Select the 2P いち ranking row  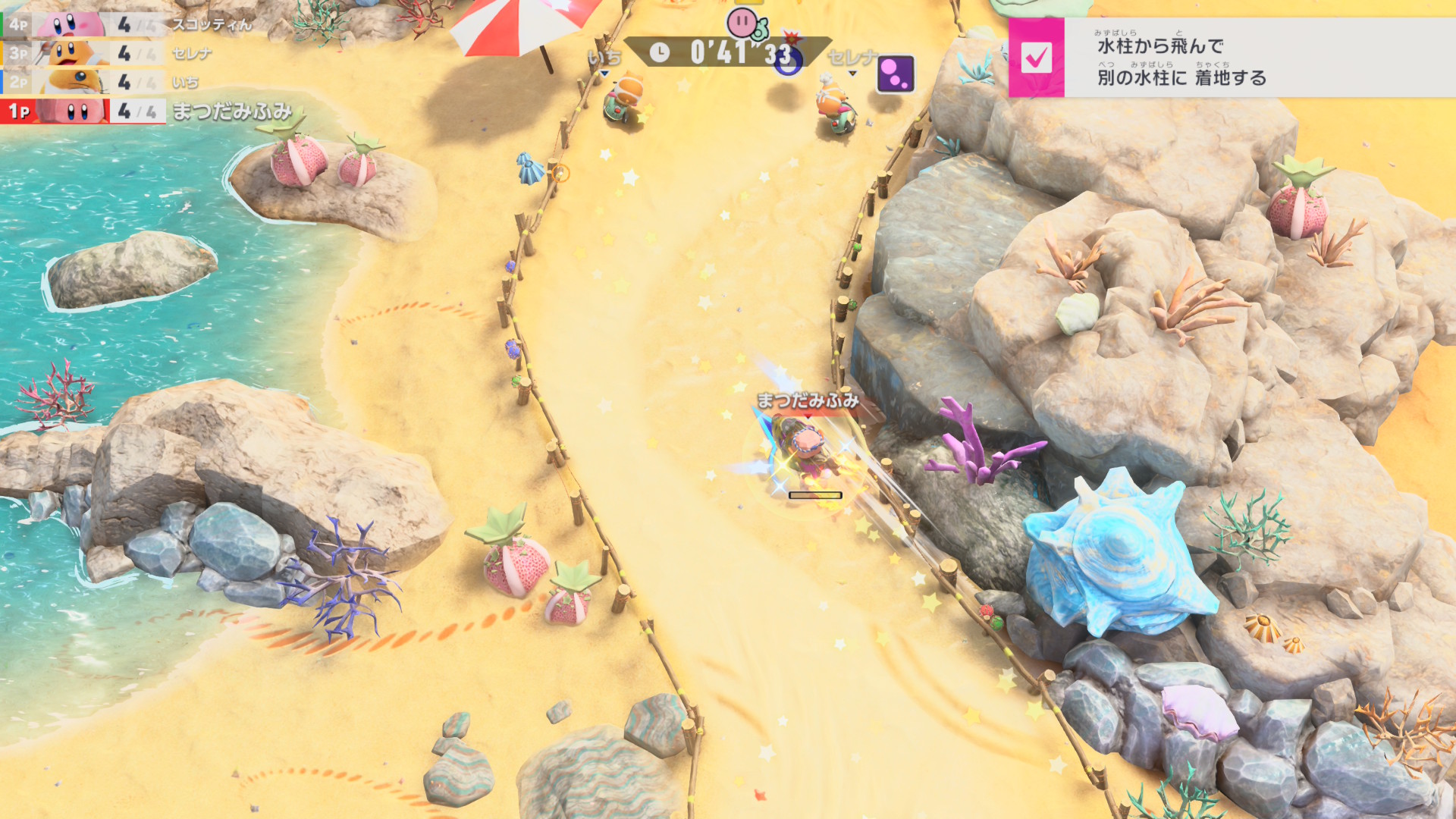pyautogui.click(x=102, y=82)
